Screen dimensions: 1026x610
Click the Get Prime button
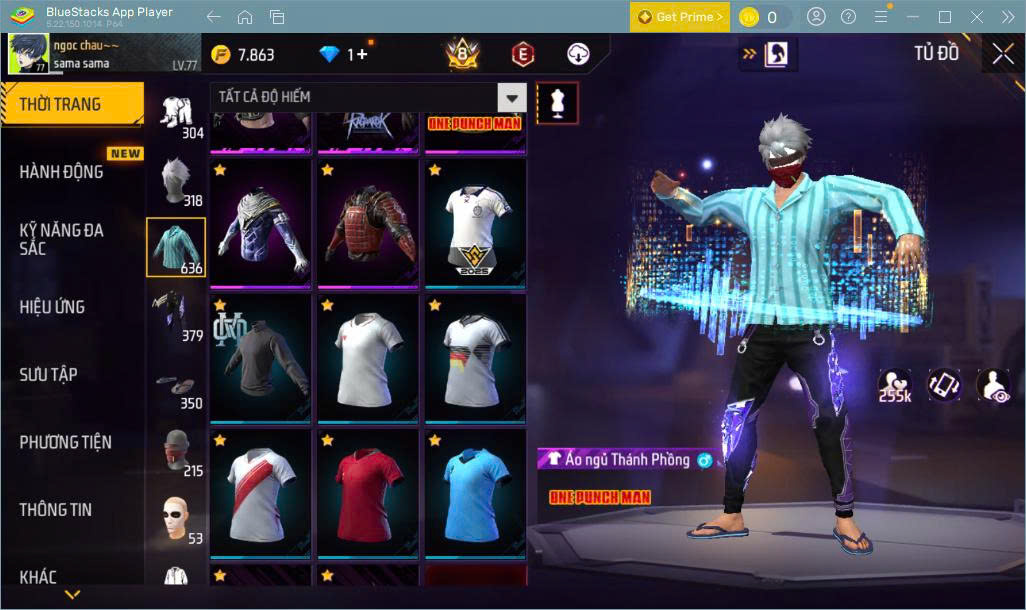click(x=679, y=17)
